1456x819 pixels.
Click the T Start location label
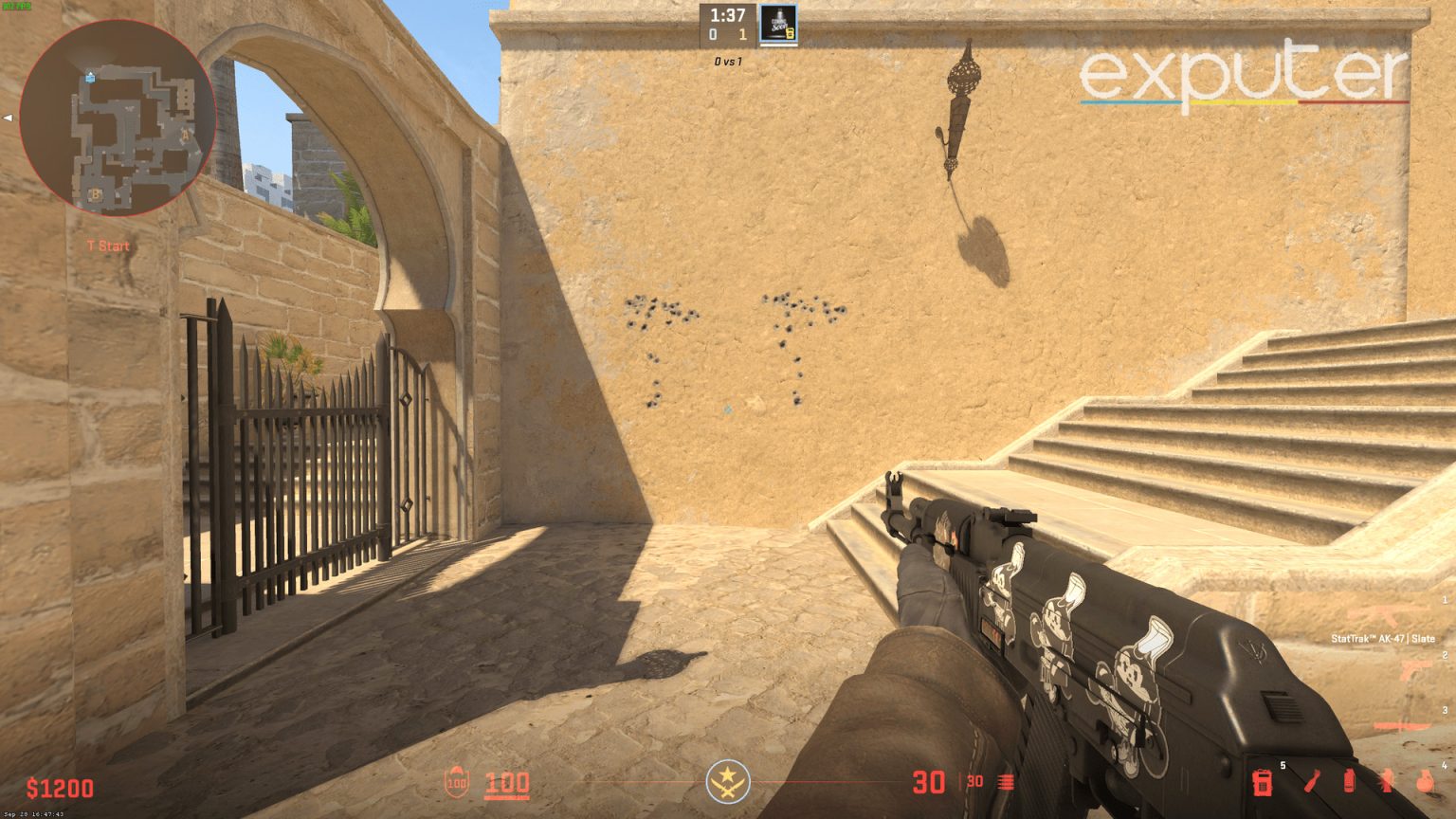point(107,246)
